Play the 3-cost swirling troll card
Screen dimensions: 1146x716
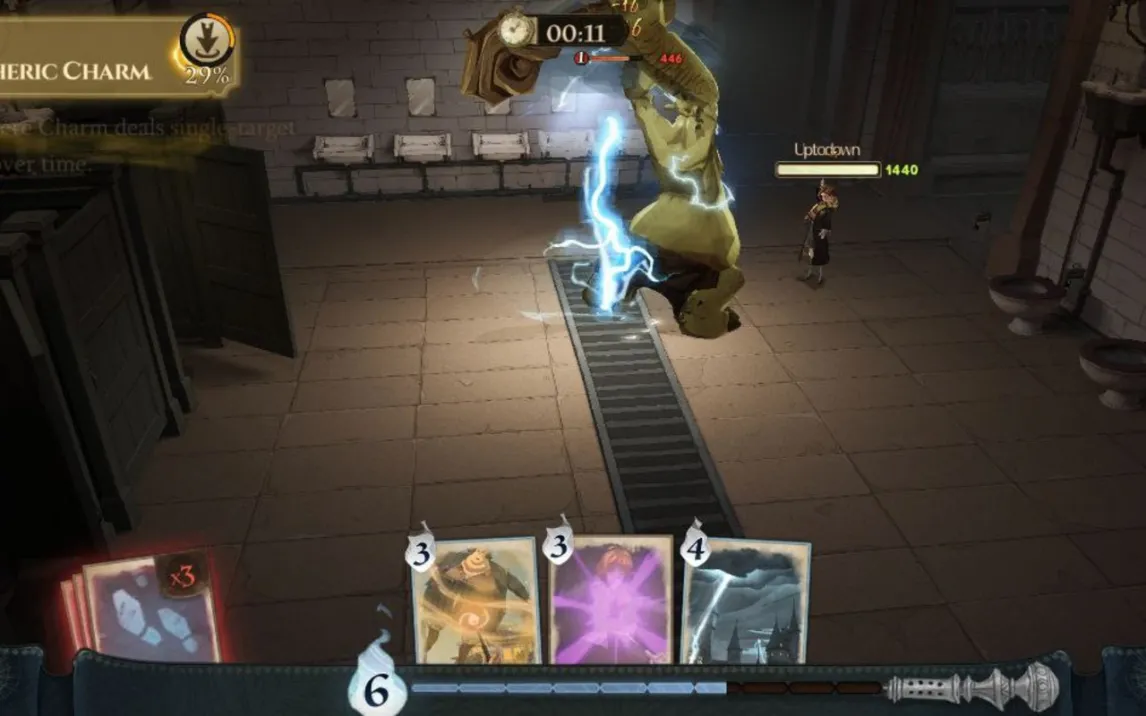click(x=477, y=600)
